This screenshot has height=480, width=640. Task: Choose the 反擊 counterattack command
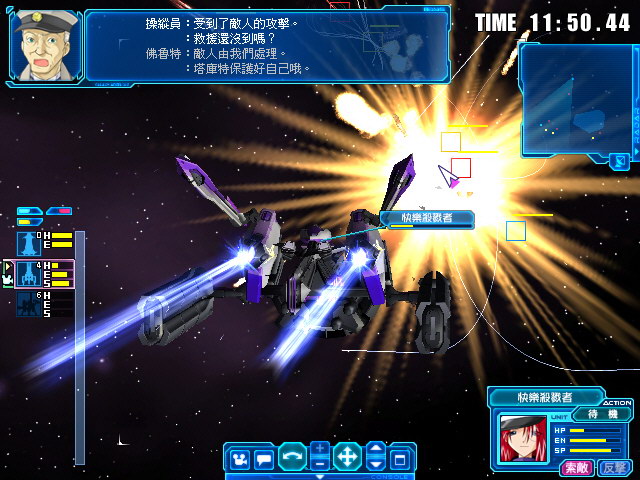pos(612,467)
